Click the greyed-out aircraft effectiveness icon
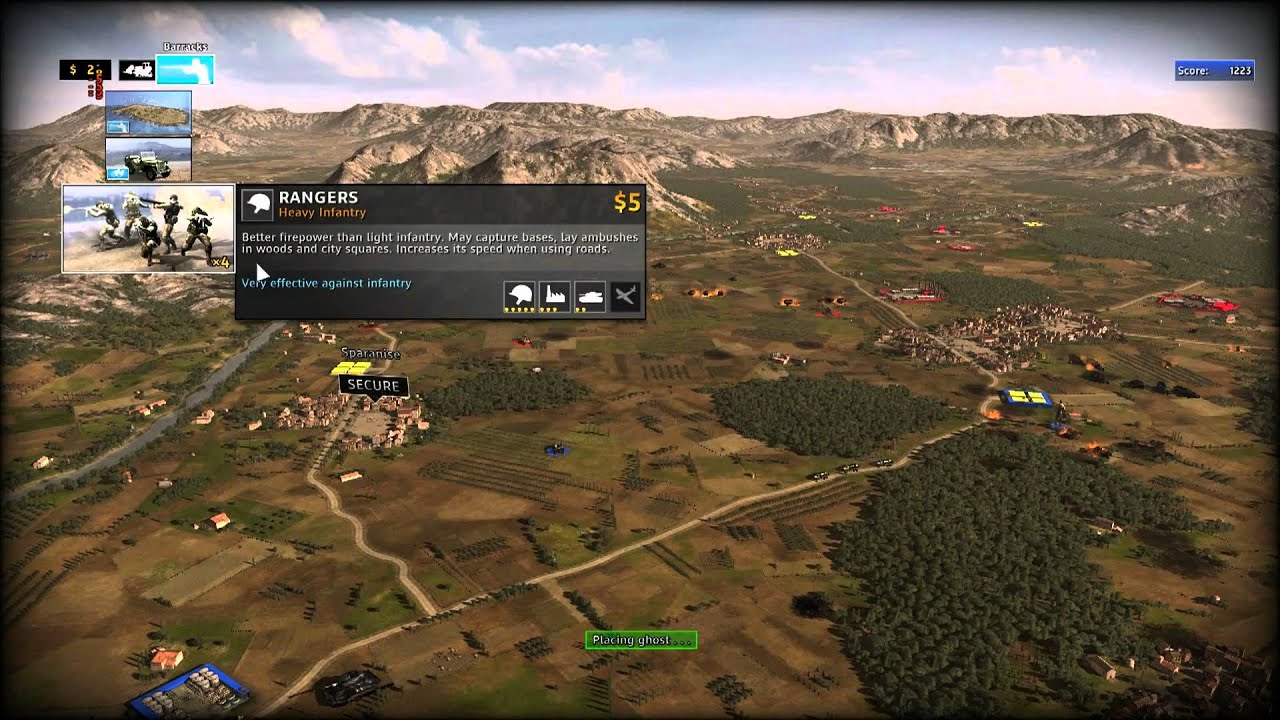This screenshot has height=720, width=1280. pos(624,296)
